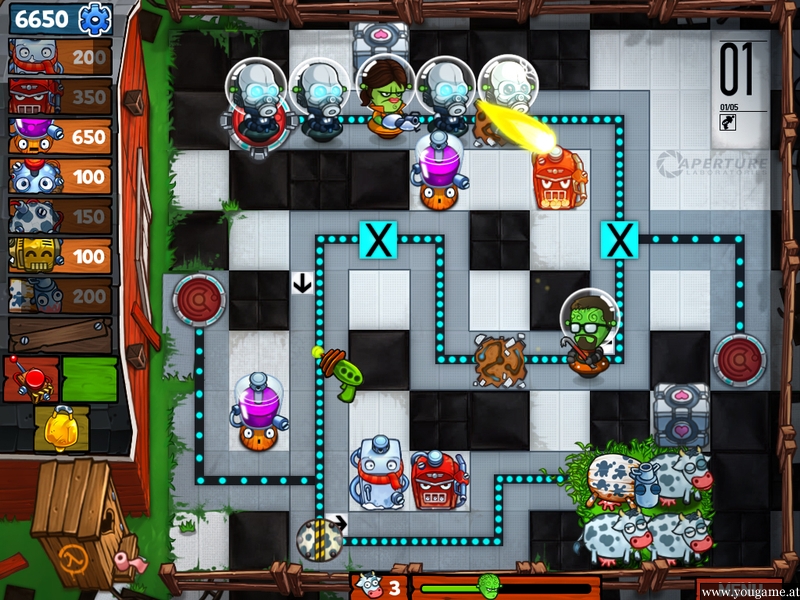Choose the yellow smiling robot tower
The width and height of the screenshot is (800, 600).
tap(60, 256)
